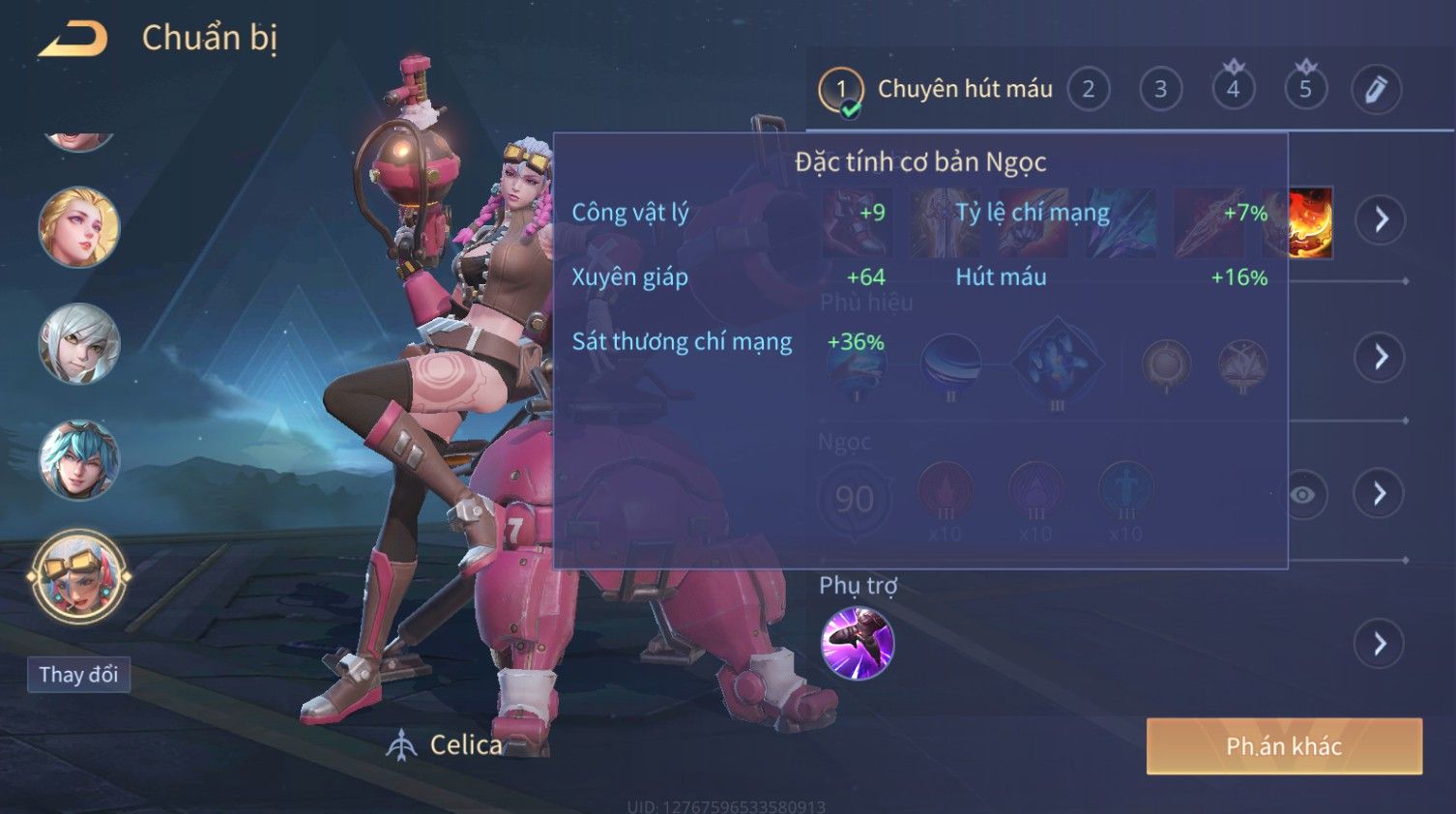The height and width of the screenshot is (814, 1456).
Task: Open locked preset tab 5
Action: pyautogui.click(x=1305, y=90)
